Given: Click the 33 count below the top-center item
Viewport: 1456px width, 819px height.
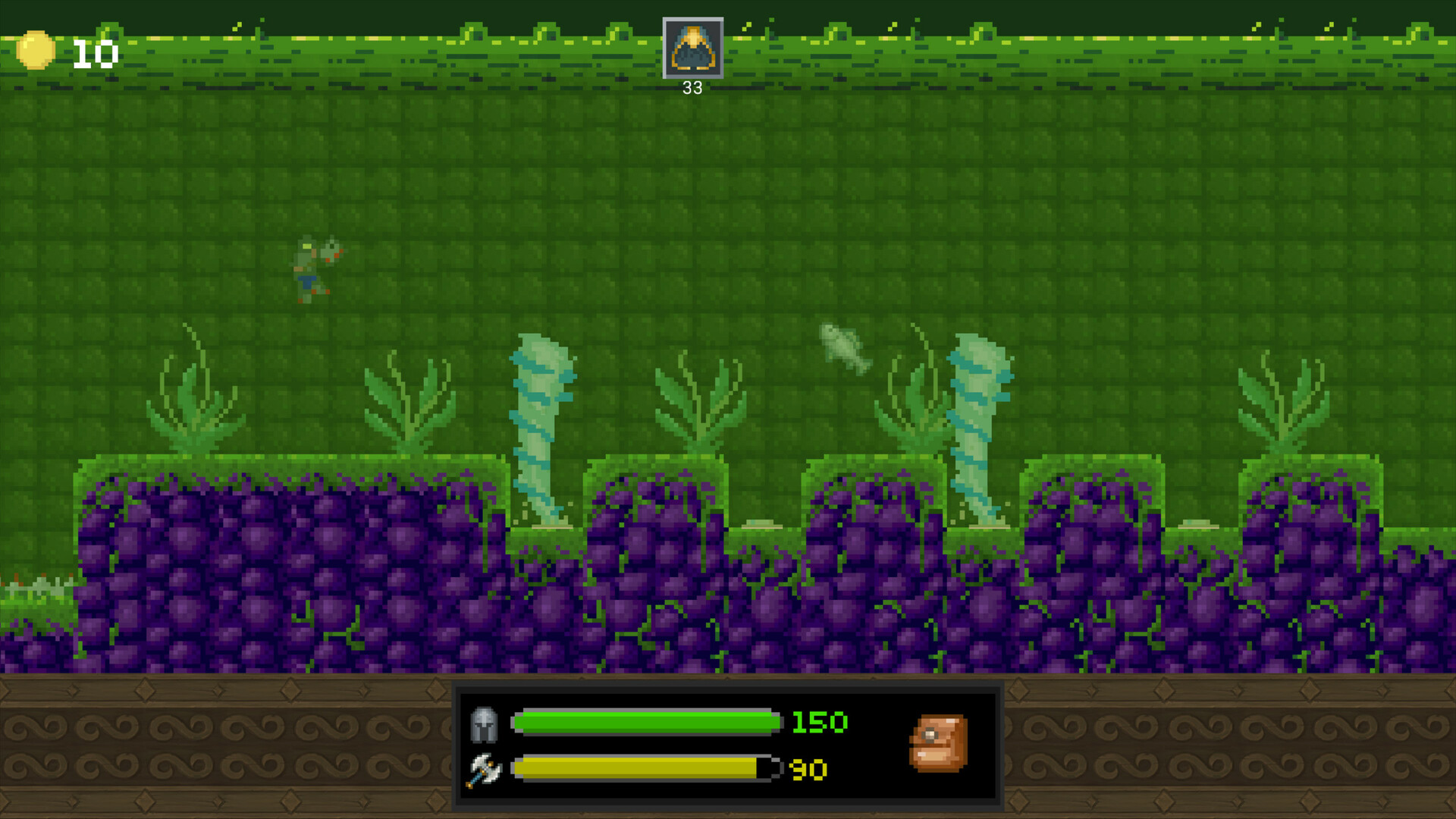Looking at the screenshot, I should coord(692,87).
